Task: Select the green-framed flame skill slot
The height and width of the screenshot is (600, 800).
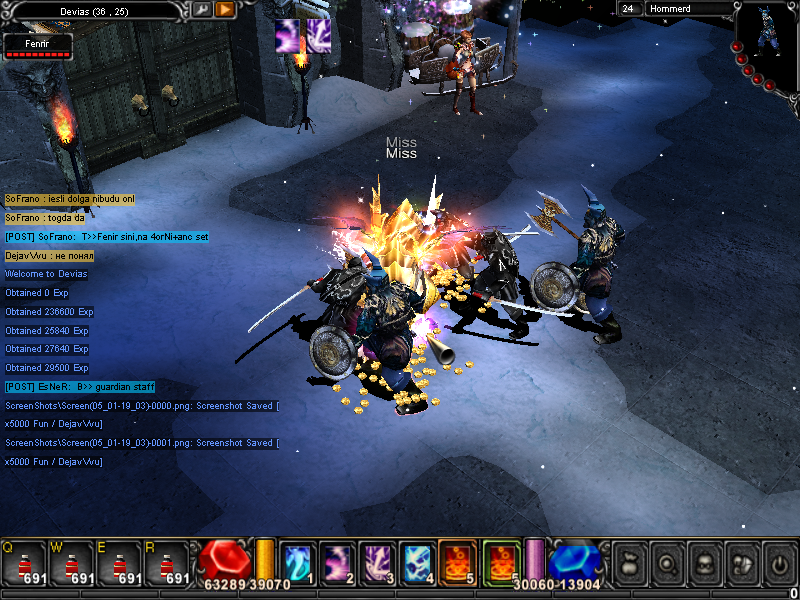Action: click(x=501, y=562)
